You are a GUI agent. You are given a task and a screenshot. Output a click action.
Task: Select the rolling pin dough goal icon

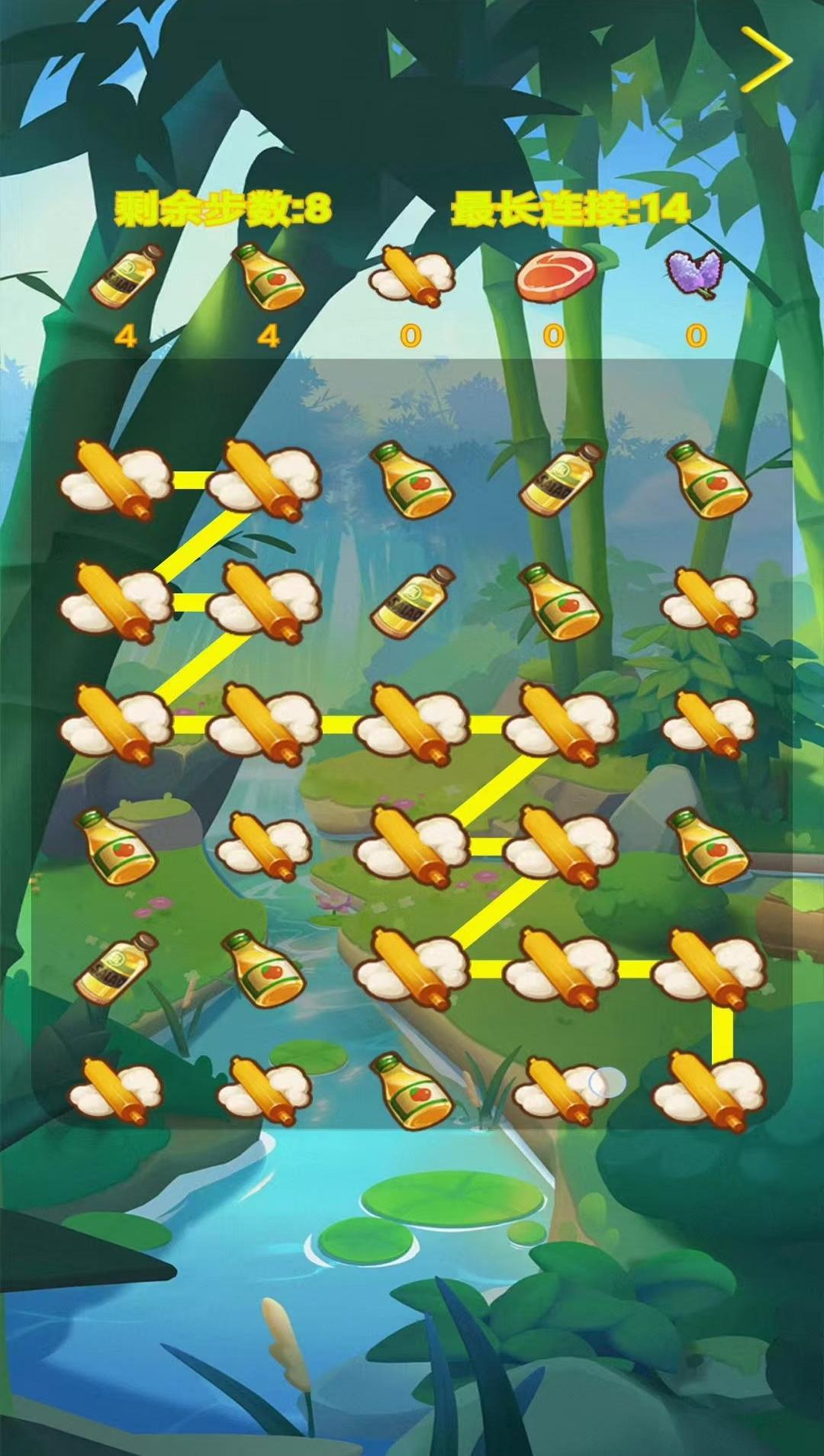(x=410, y=278)
